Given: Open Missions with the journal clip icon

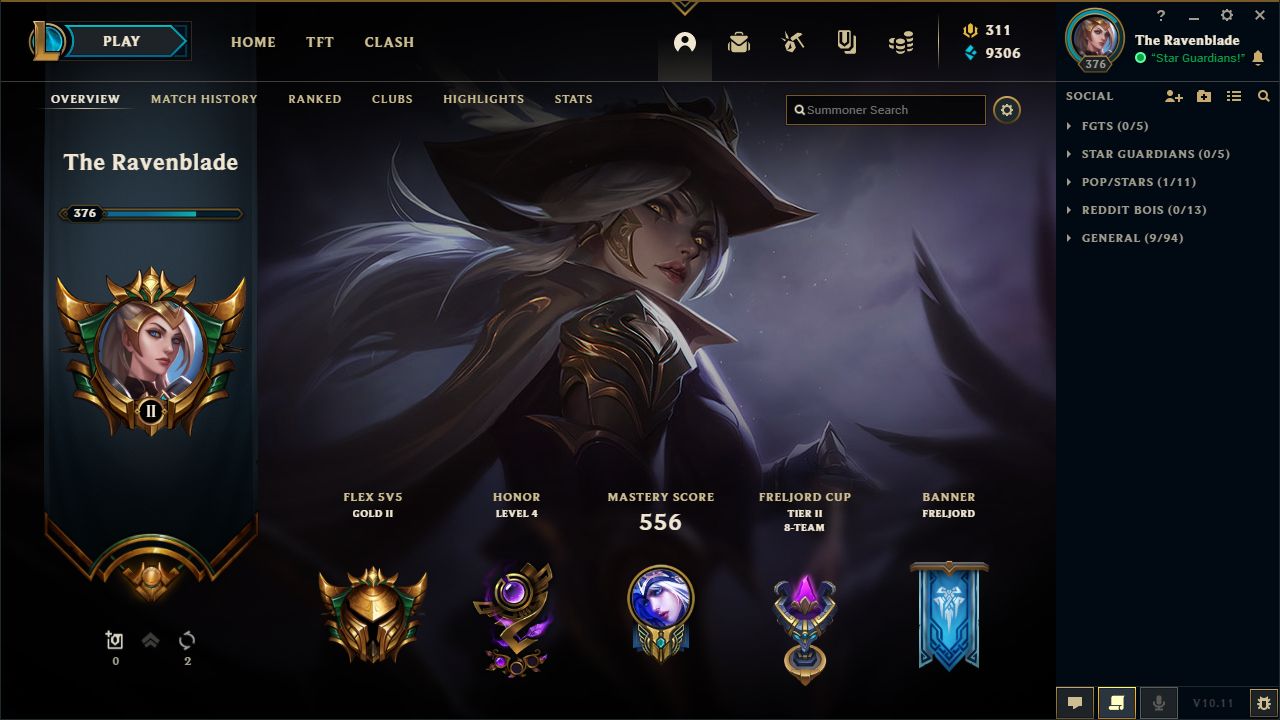Looking at the screenshot, I should point(847,42).
